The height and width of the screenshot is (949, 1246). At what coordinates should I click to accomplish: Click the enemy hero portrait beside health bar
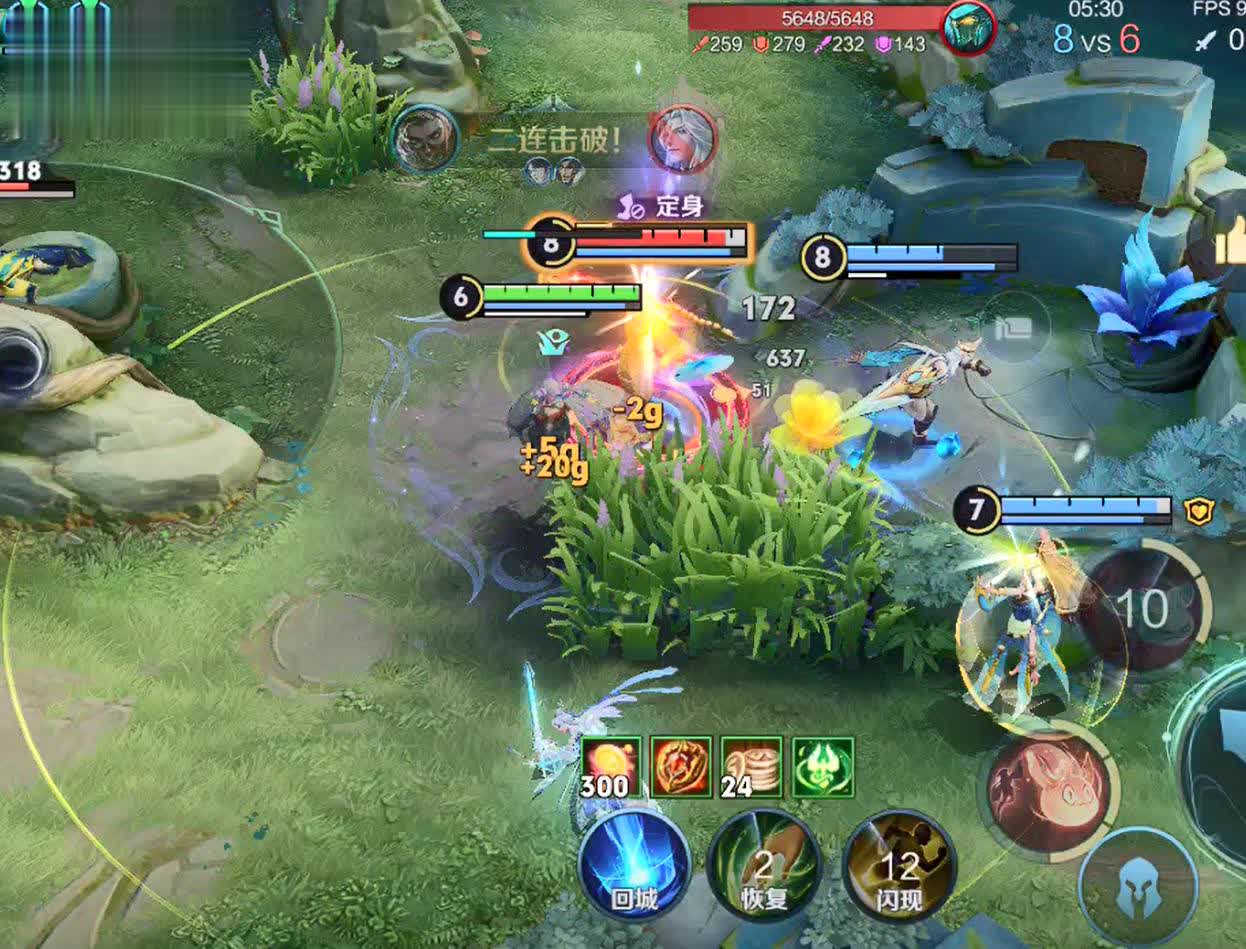coord(968,28)
